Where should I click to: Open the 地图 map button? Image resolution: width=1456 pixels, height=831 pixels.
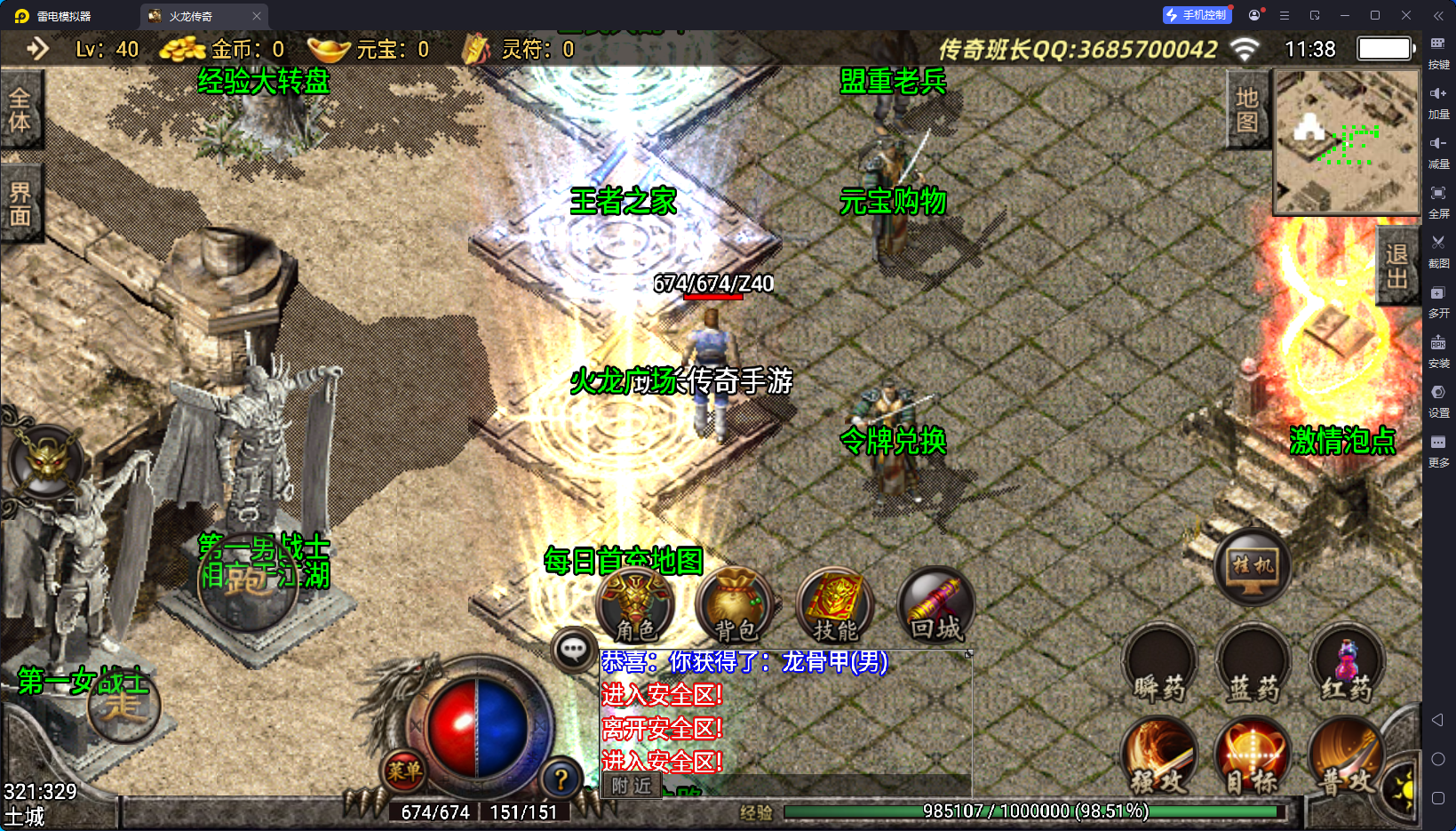pyautogui.click(x=1247, y=110)
